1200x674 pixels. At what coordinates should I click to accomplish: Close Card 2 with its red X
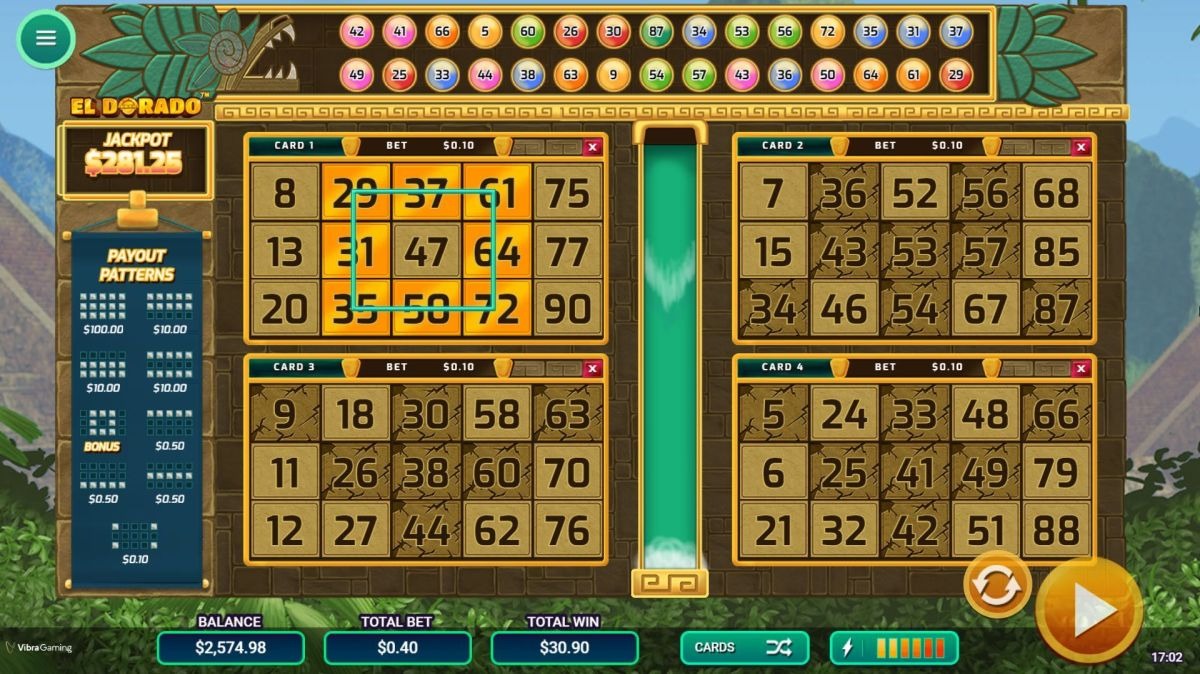coord(1080,147)
